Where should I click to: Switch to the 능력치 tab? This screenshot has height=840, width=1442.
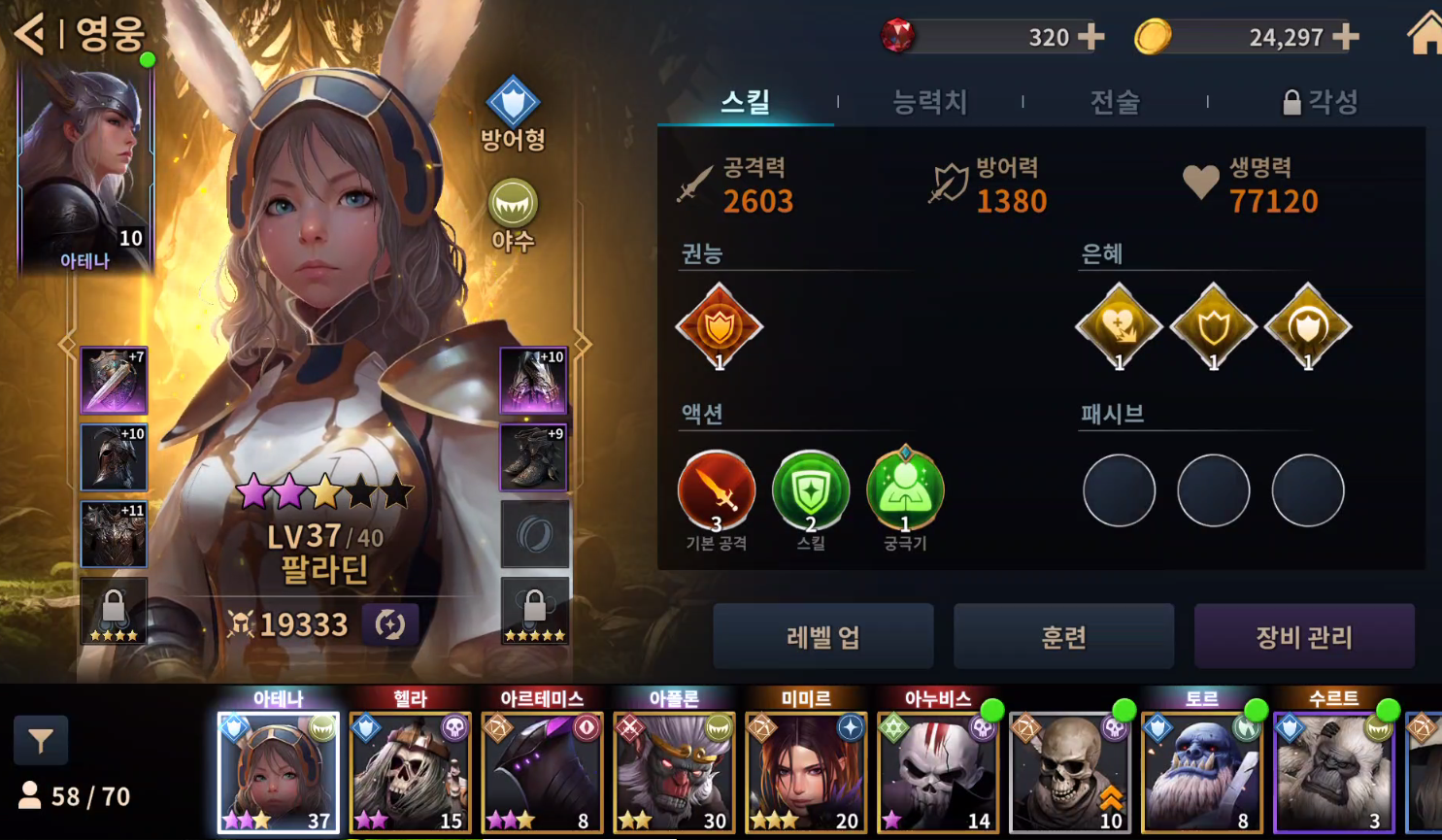pos(929,102)
